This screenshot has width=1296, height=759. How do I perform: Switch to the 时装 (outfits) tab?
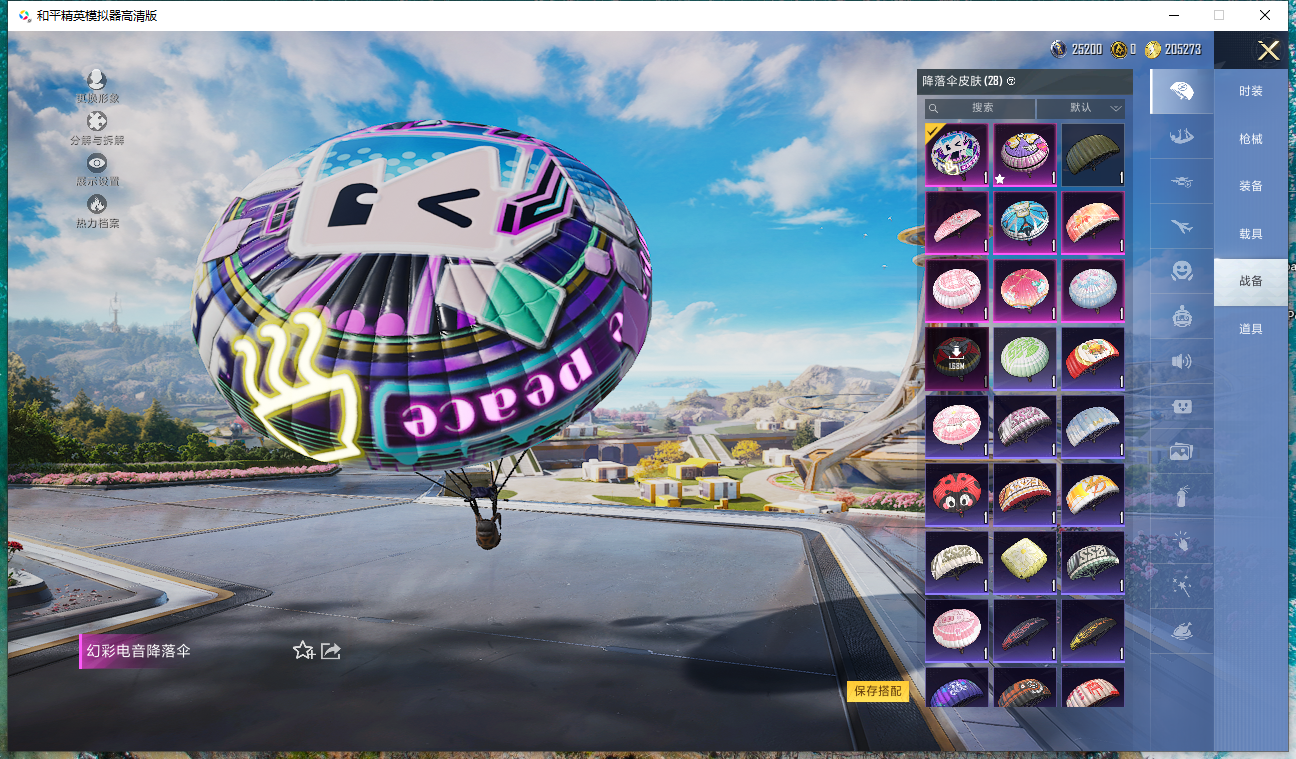[x=1250, y=91]
